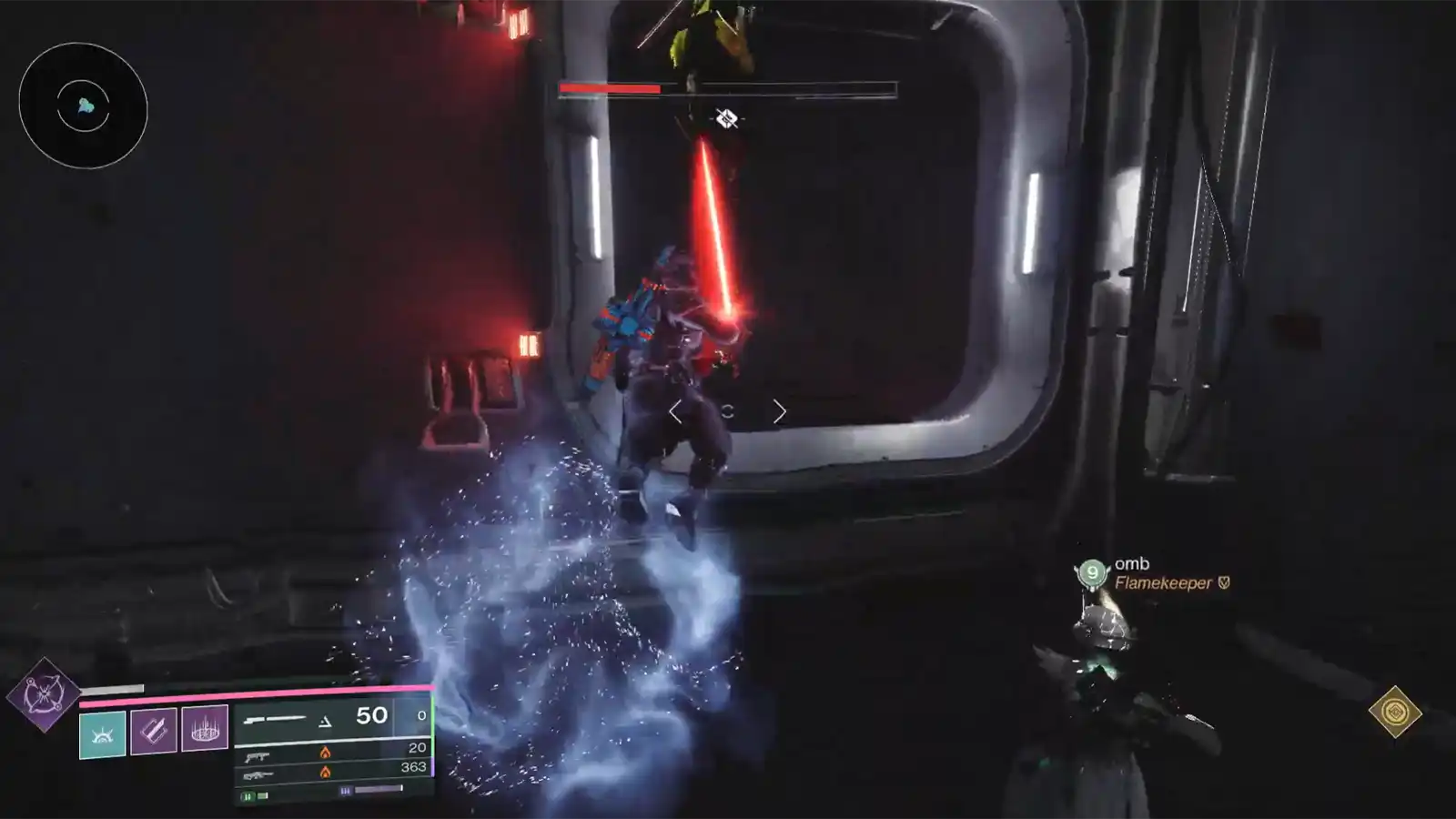Click the player name omb
The height and width of the screenshot is (819, 1456).
1132,563
